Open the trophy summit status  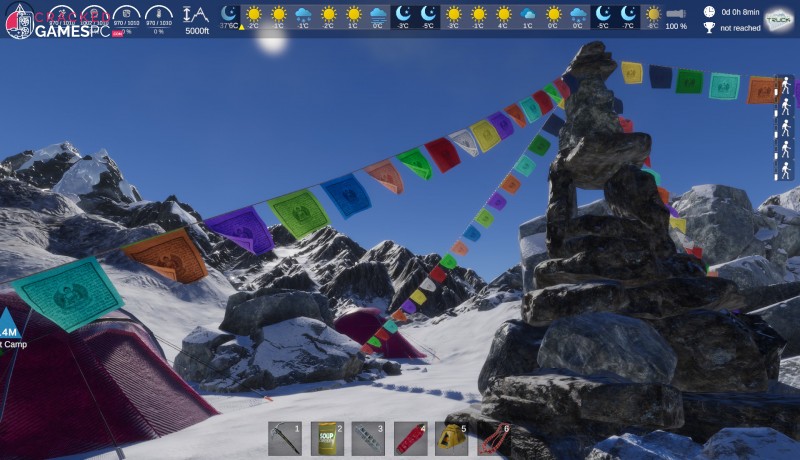709,27
